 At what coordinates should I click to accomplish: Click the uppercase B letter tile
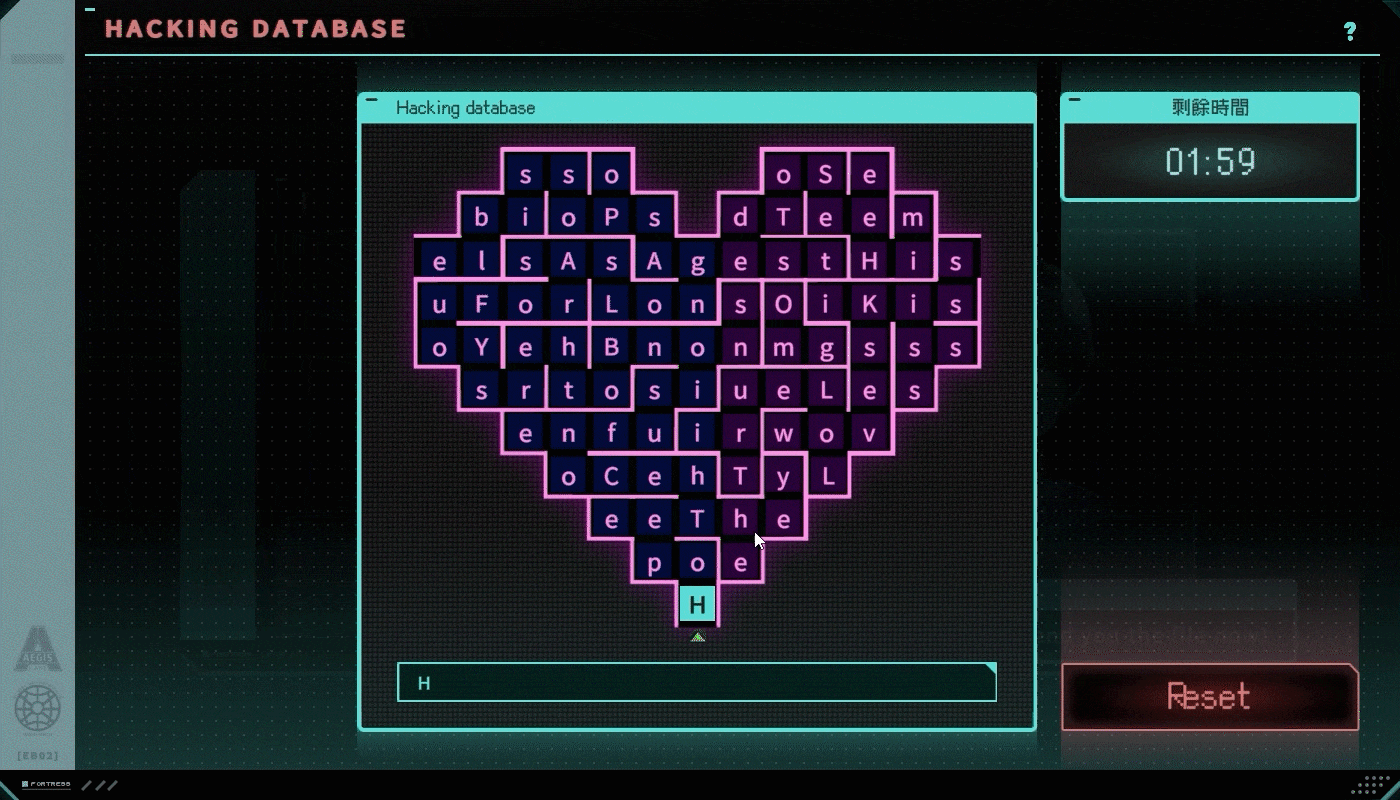click(x=612, y=348)
